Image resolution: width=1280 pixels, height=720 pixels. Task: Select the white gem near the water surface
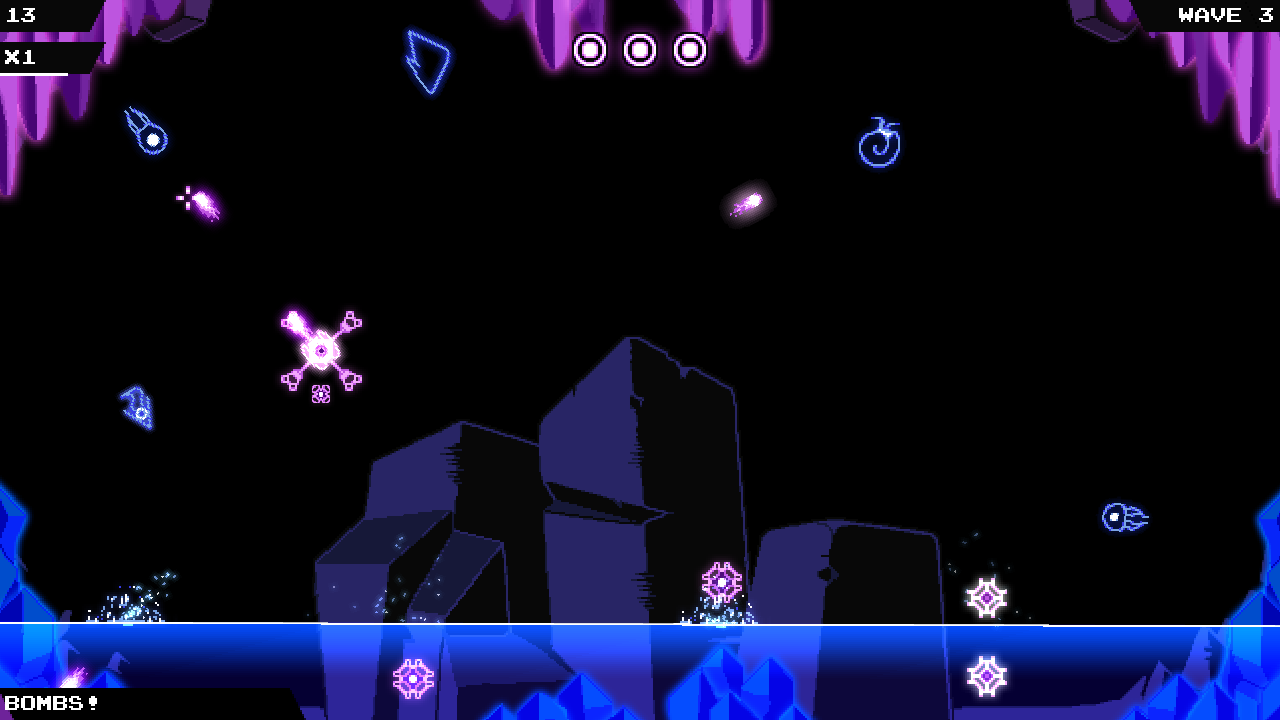[986, 597]
